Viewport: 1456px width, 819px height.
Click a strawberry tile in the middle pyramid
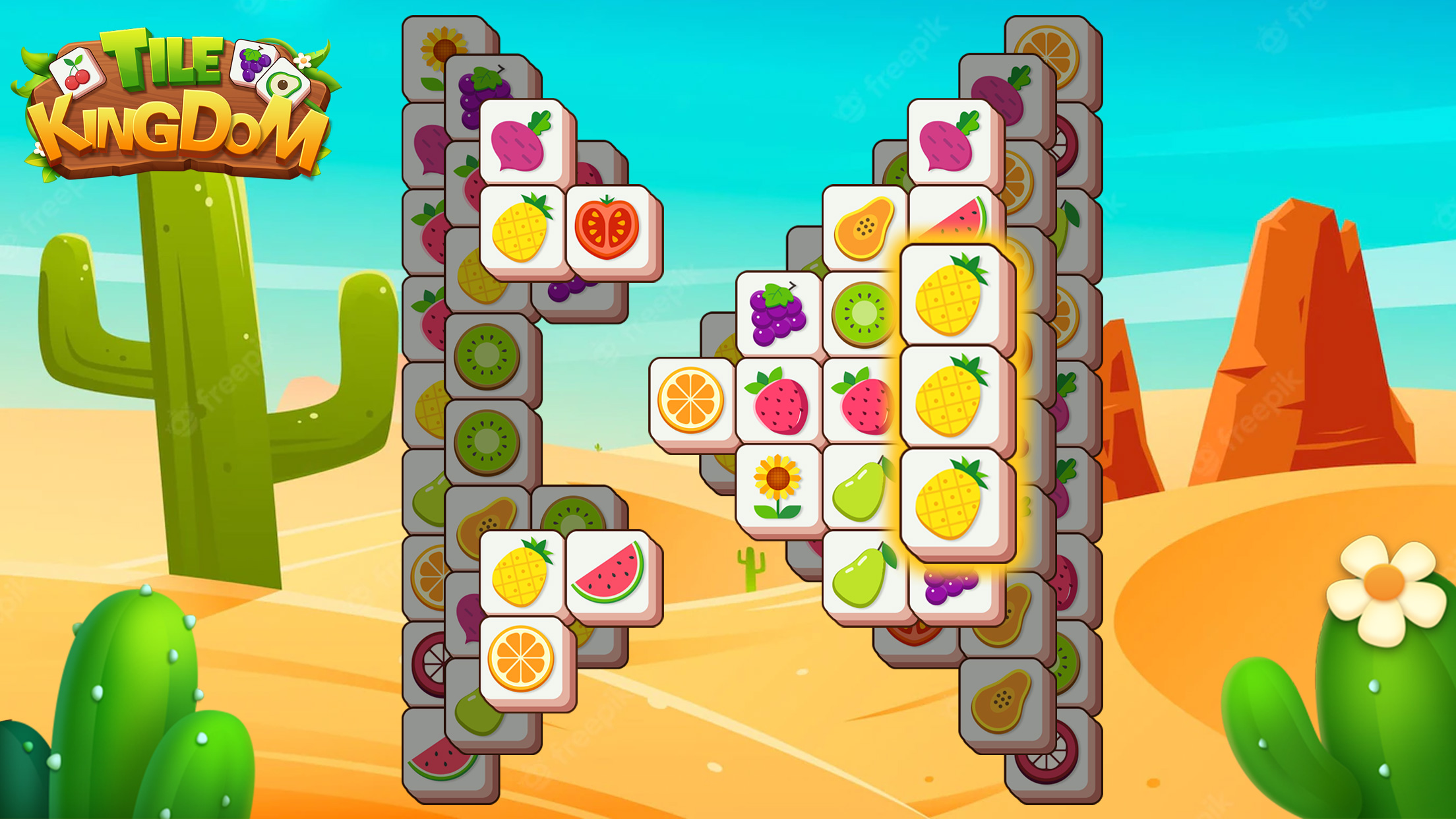pyautogui.click(x=777, y=402)
